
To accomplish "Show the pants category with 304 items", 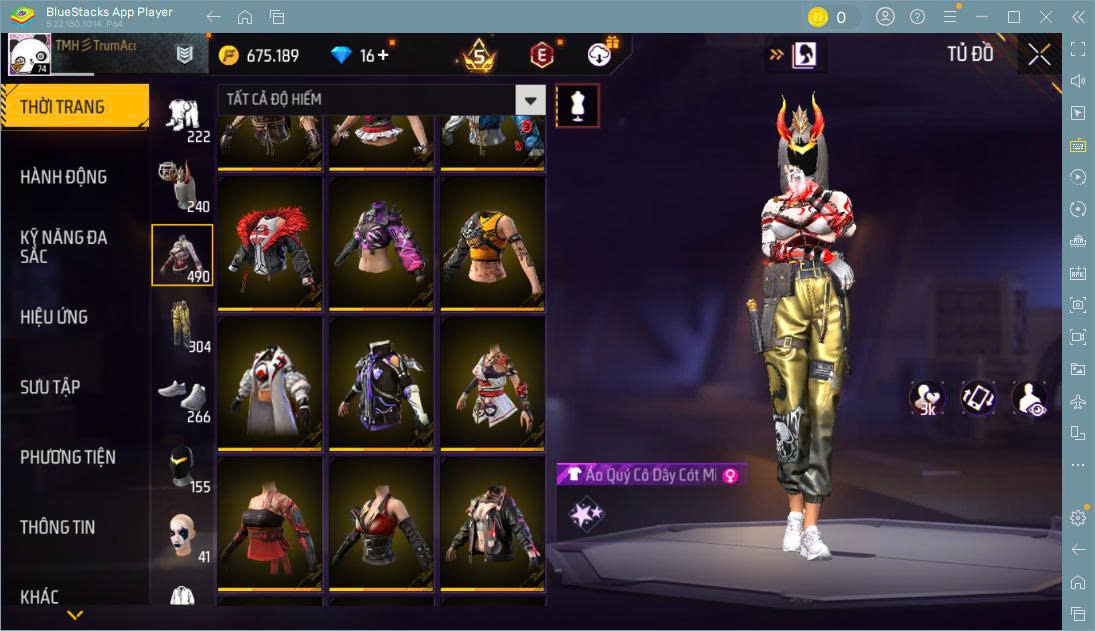I will point(182,325).
